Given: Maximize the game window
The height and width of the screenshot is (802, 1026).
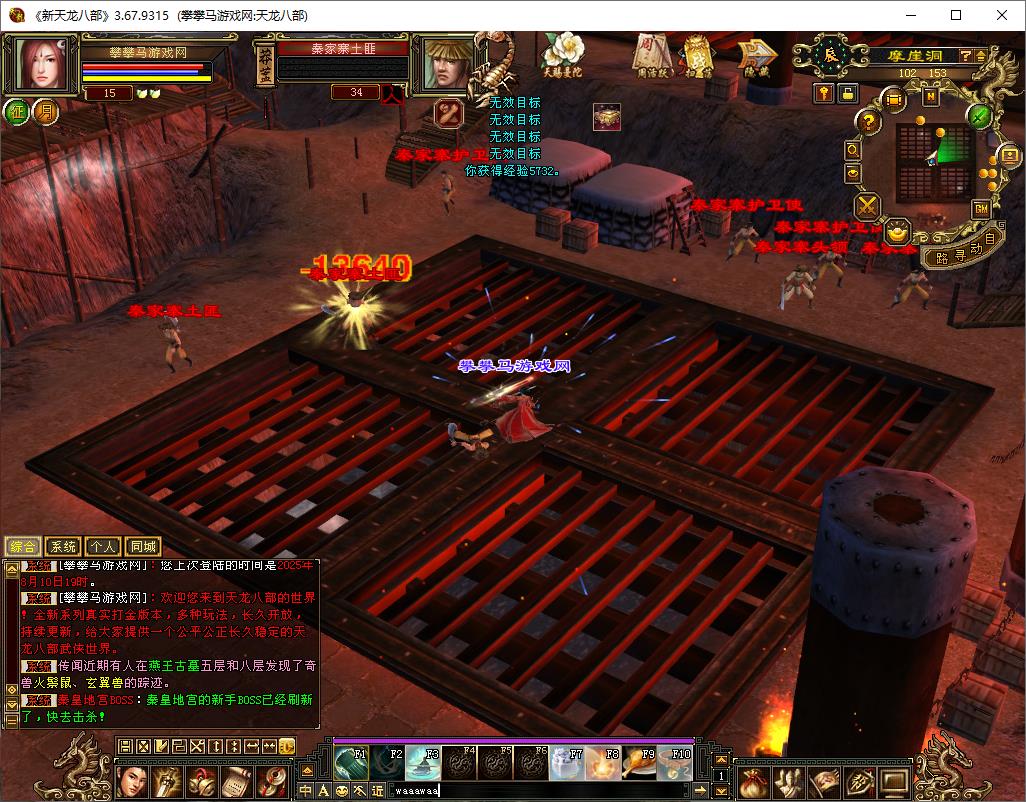Looking at the screenshot, I should pos(956,15).
